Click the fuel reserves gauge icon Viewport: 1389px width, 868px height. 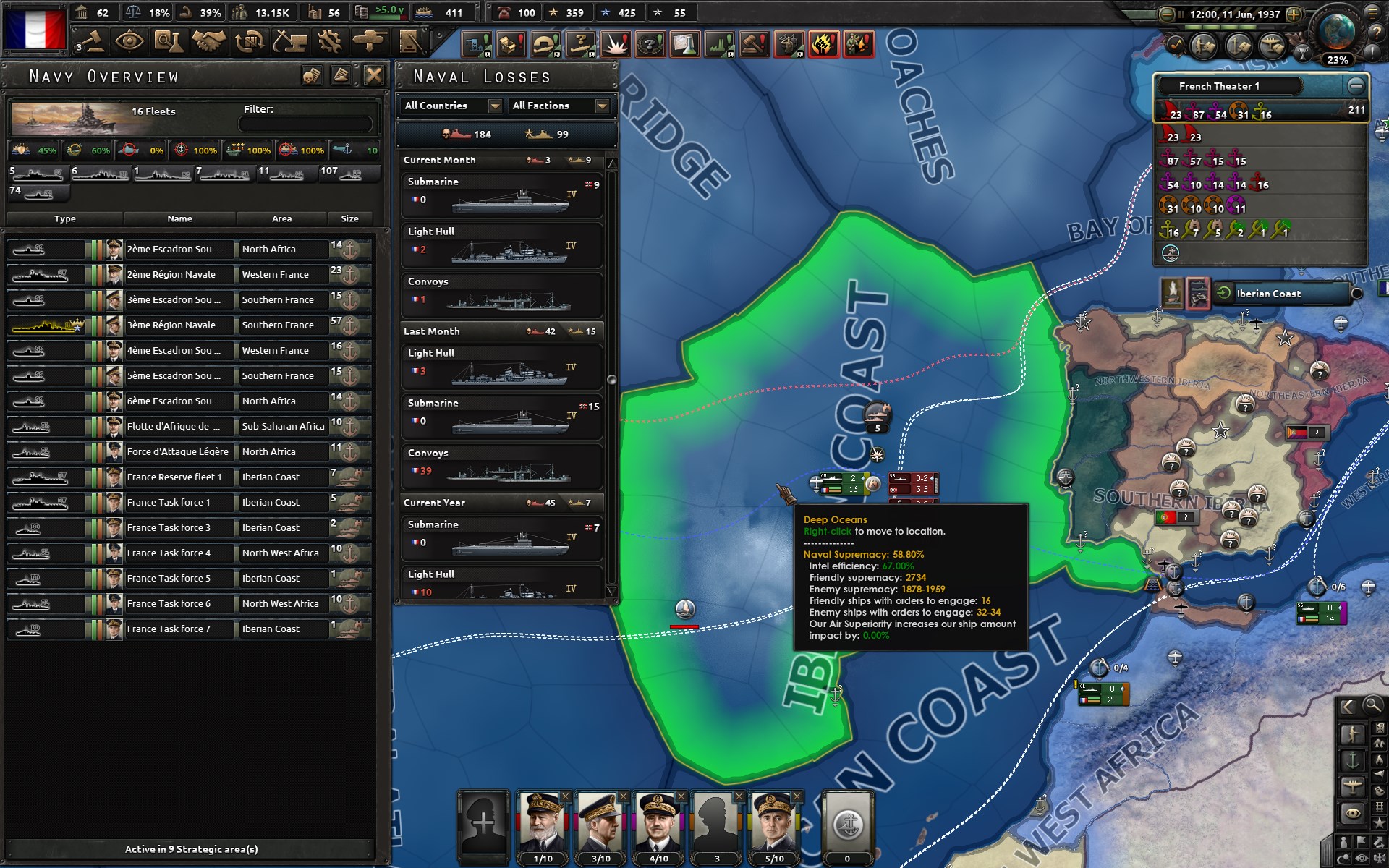[362, 12]
